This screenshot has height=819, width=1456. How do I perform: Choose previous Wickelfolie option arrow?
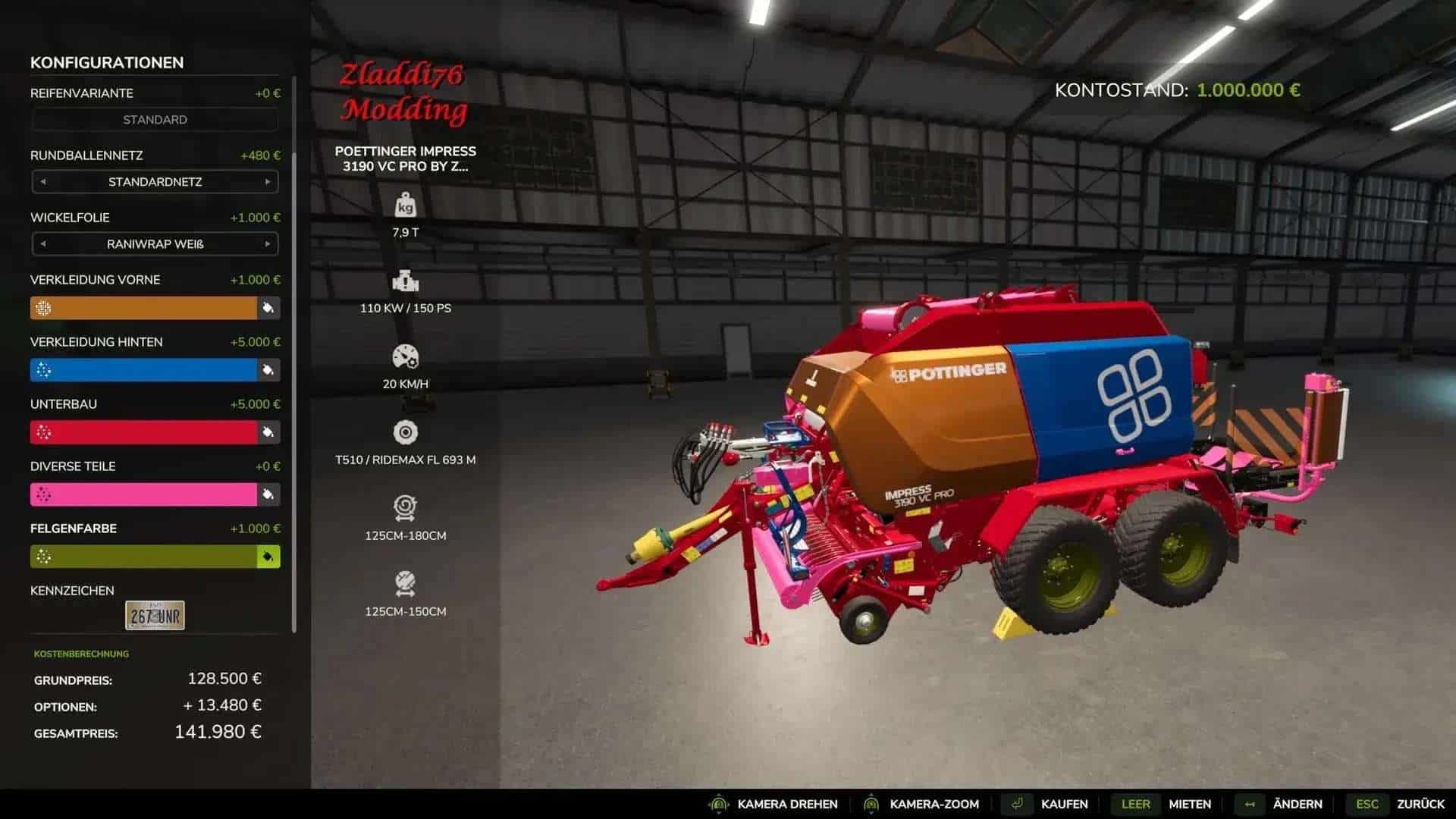(43, 244)
